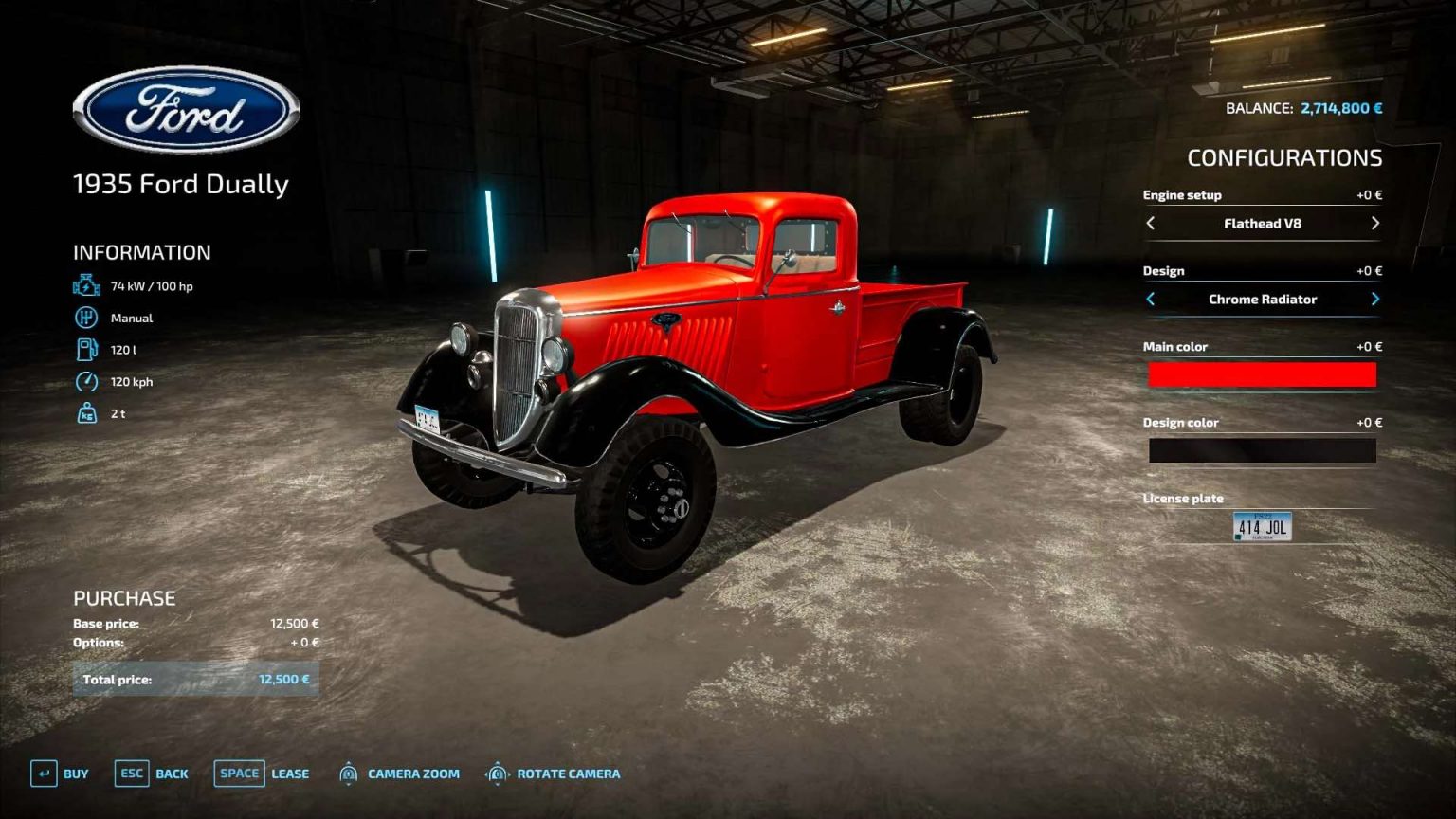Select the previous engine before Flathead V8

(1152, 224)
